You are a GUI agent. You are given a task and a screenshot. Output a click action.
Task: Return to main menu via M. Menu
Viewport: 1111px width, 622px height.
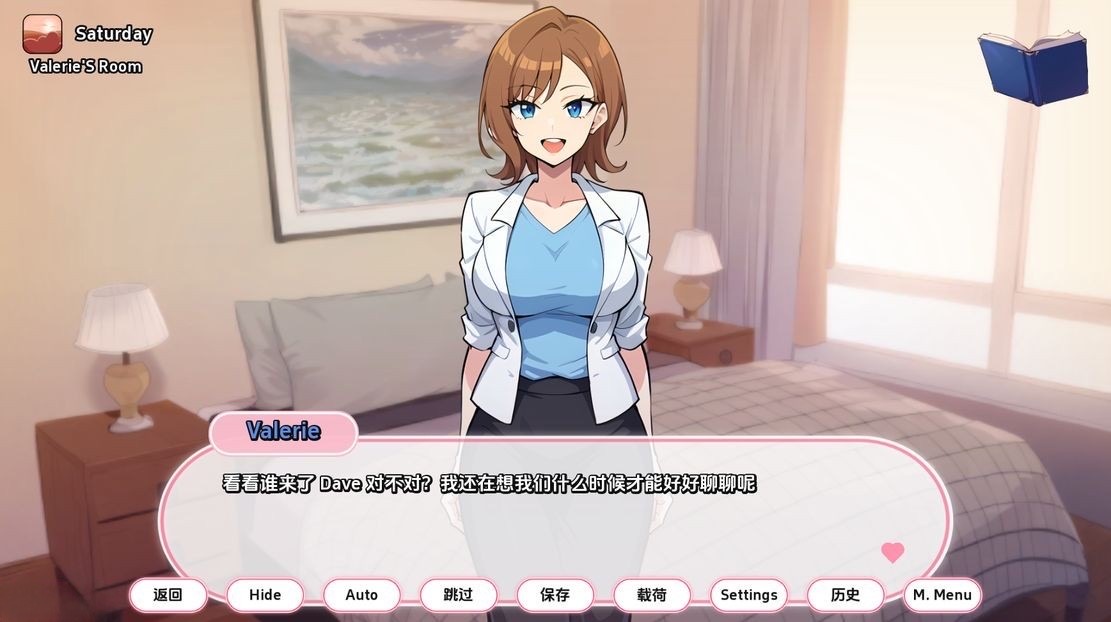942,595
